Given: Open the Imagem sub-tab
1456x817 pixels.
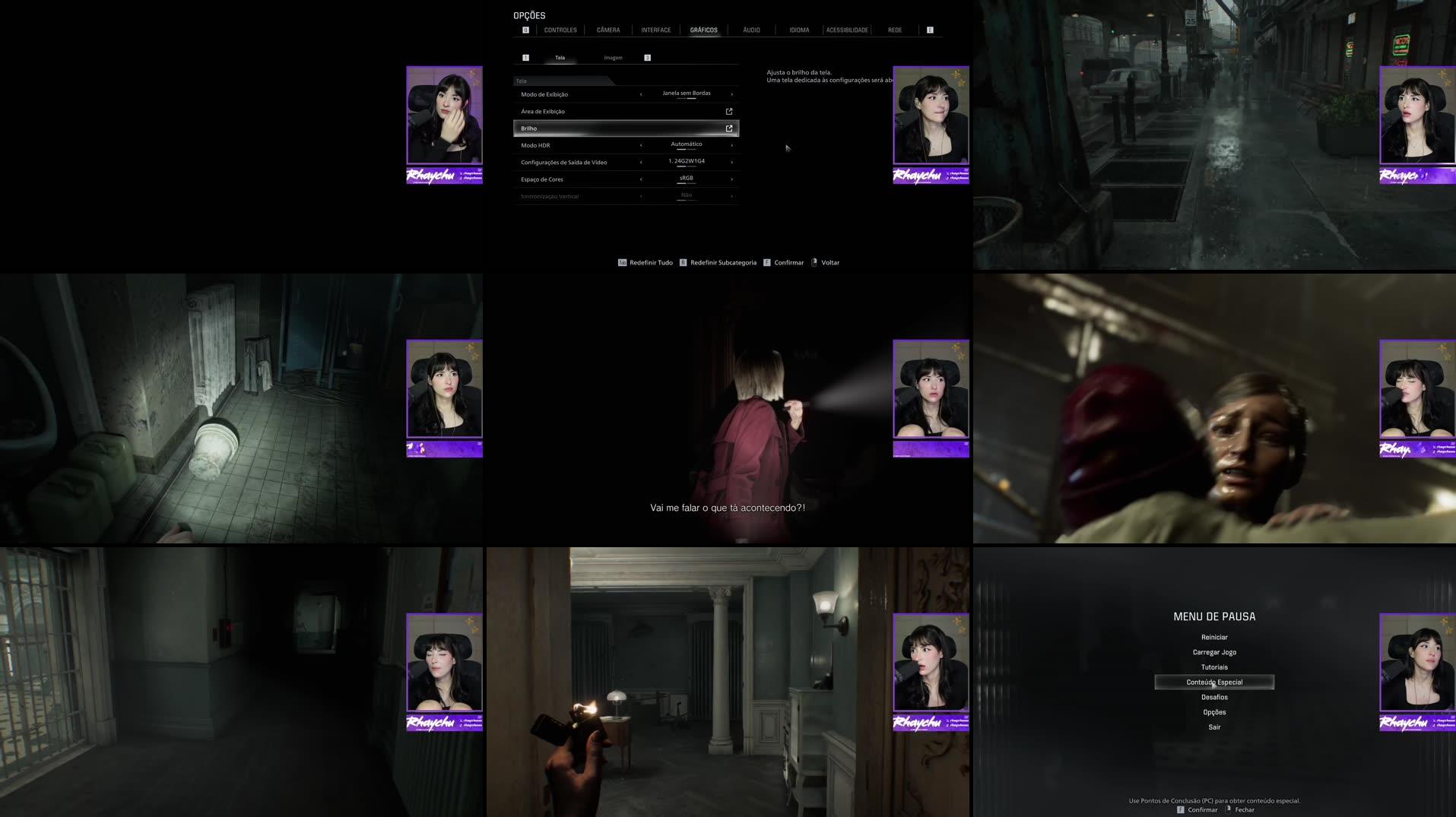Looking at the screenshot, I should coord(613,57).
